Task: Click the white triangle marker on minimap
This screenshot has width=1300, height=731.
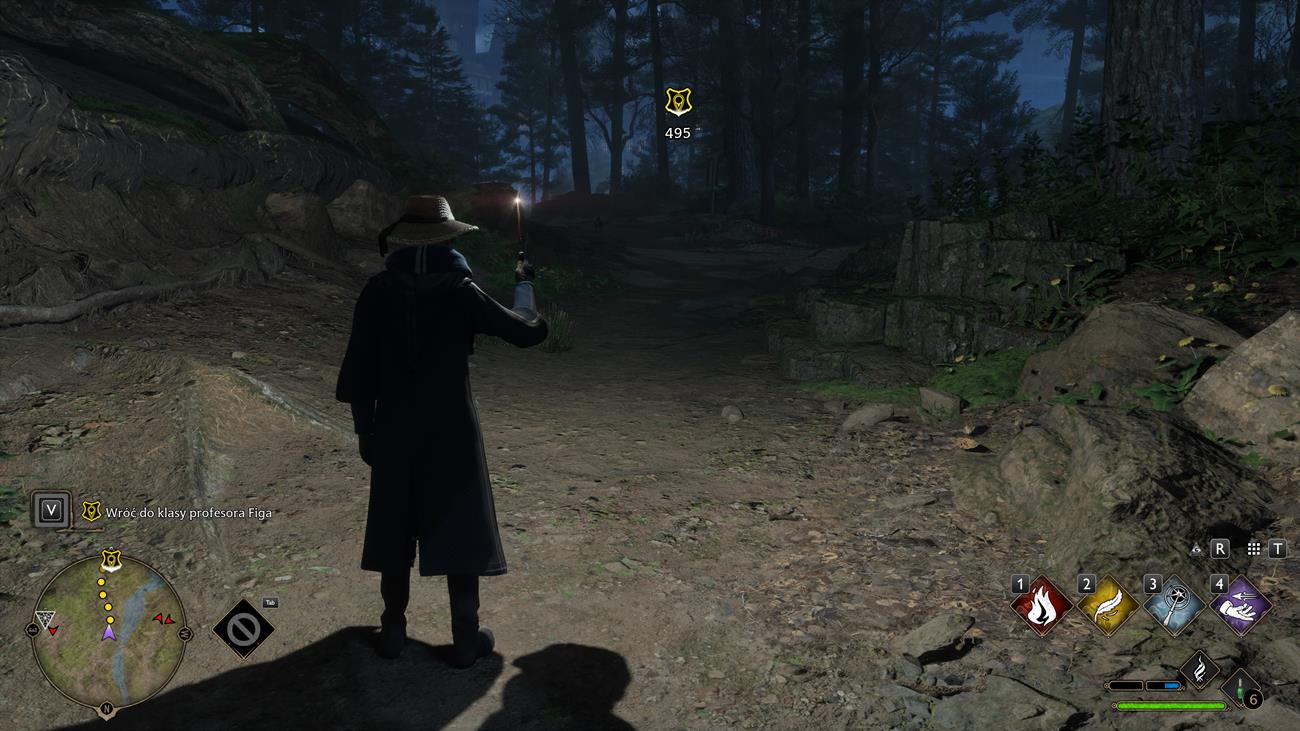Action: (x=44, y=620)
